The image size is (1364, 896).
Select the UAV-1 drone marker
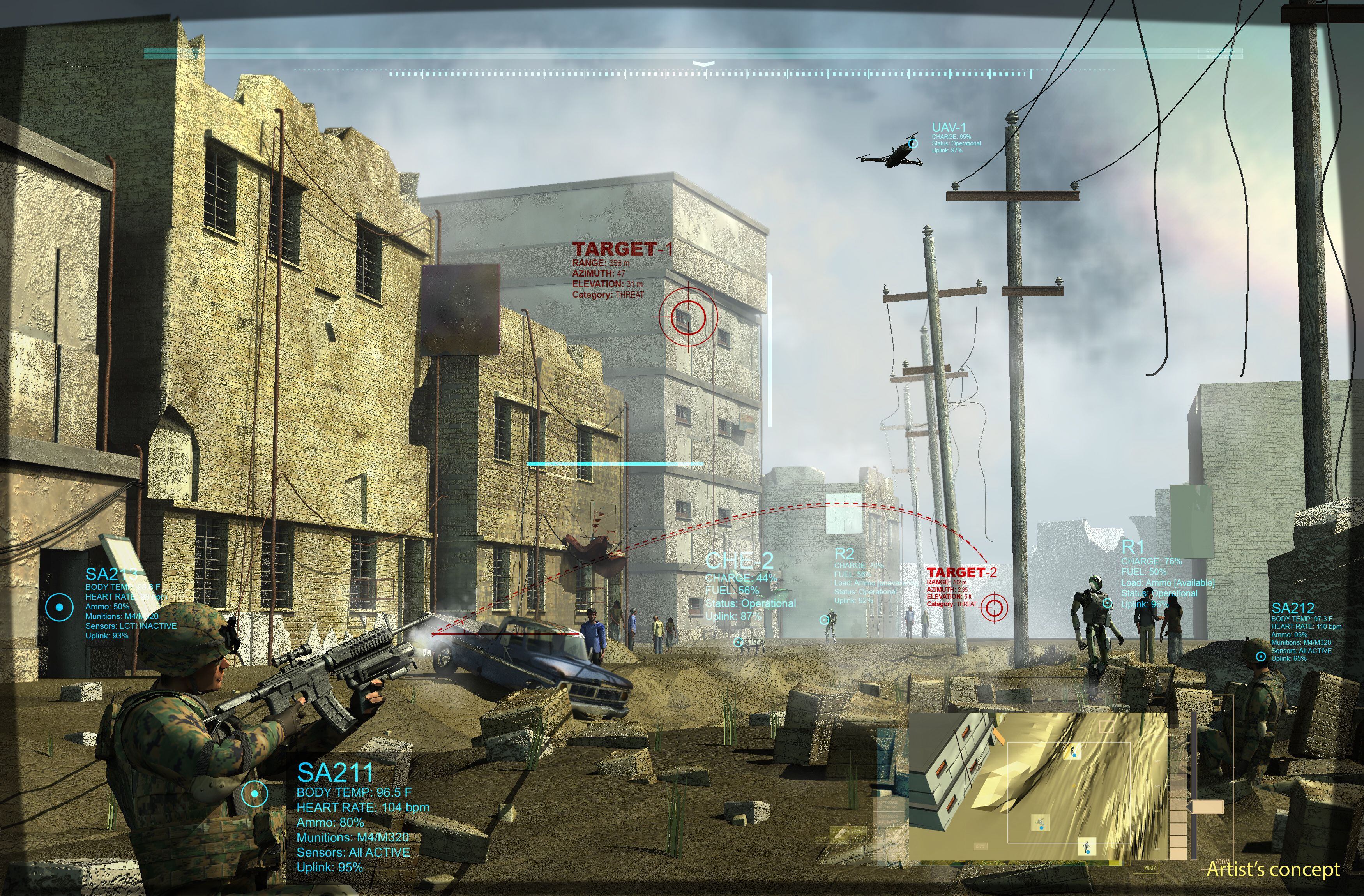point(913,144)
